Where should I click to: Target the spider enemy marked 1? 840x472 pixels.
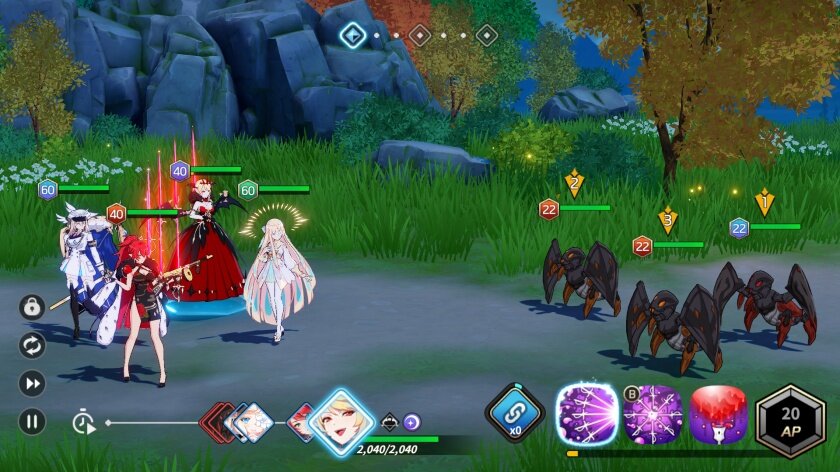(x=777, y=299)
